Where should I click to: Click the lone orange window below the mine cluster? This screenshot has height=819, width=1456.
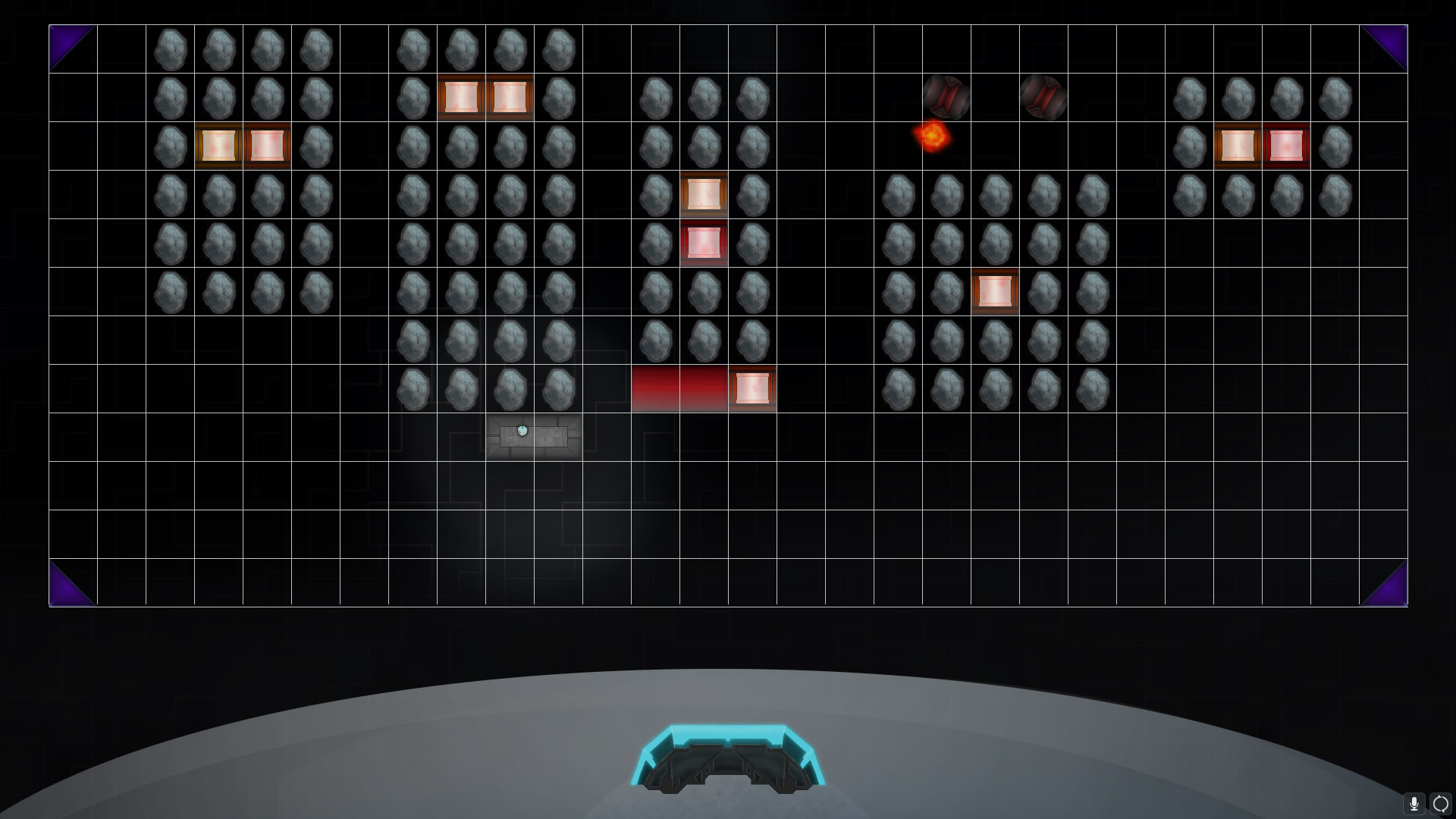996,291
